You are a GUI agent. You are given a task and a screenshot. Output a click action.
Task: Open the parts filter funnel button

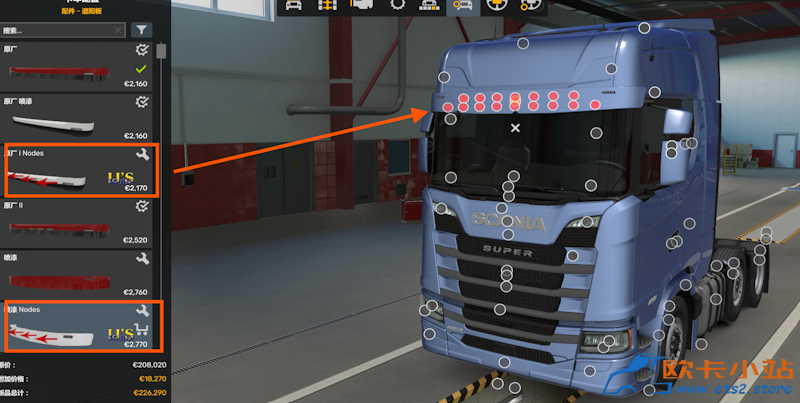[141, 30]
